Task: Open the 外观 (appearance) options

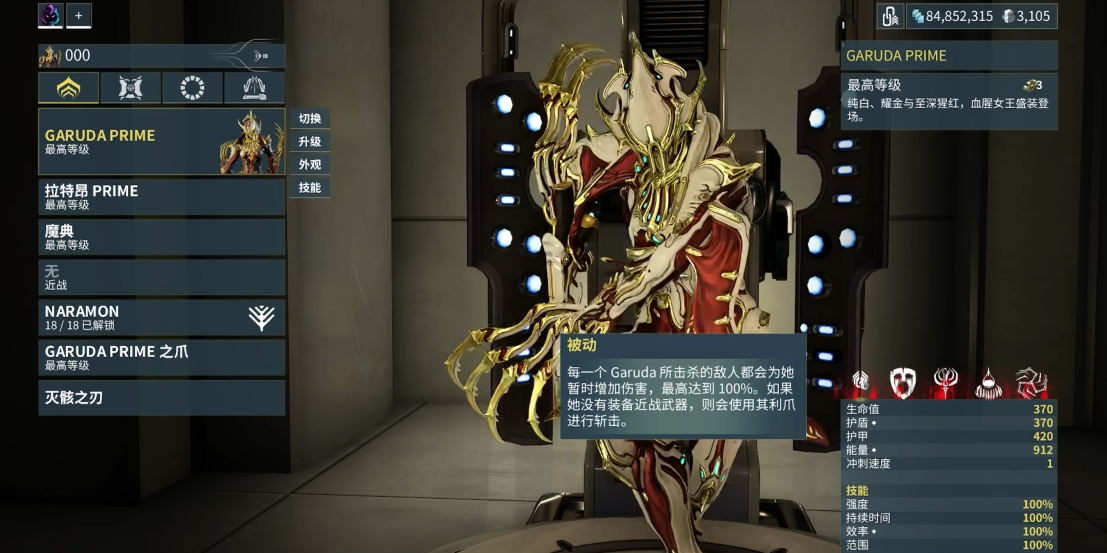Action: [x=309, y=164]
